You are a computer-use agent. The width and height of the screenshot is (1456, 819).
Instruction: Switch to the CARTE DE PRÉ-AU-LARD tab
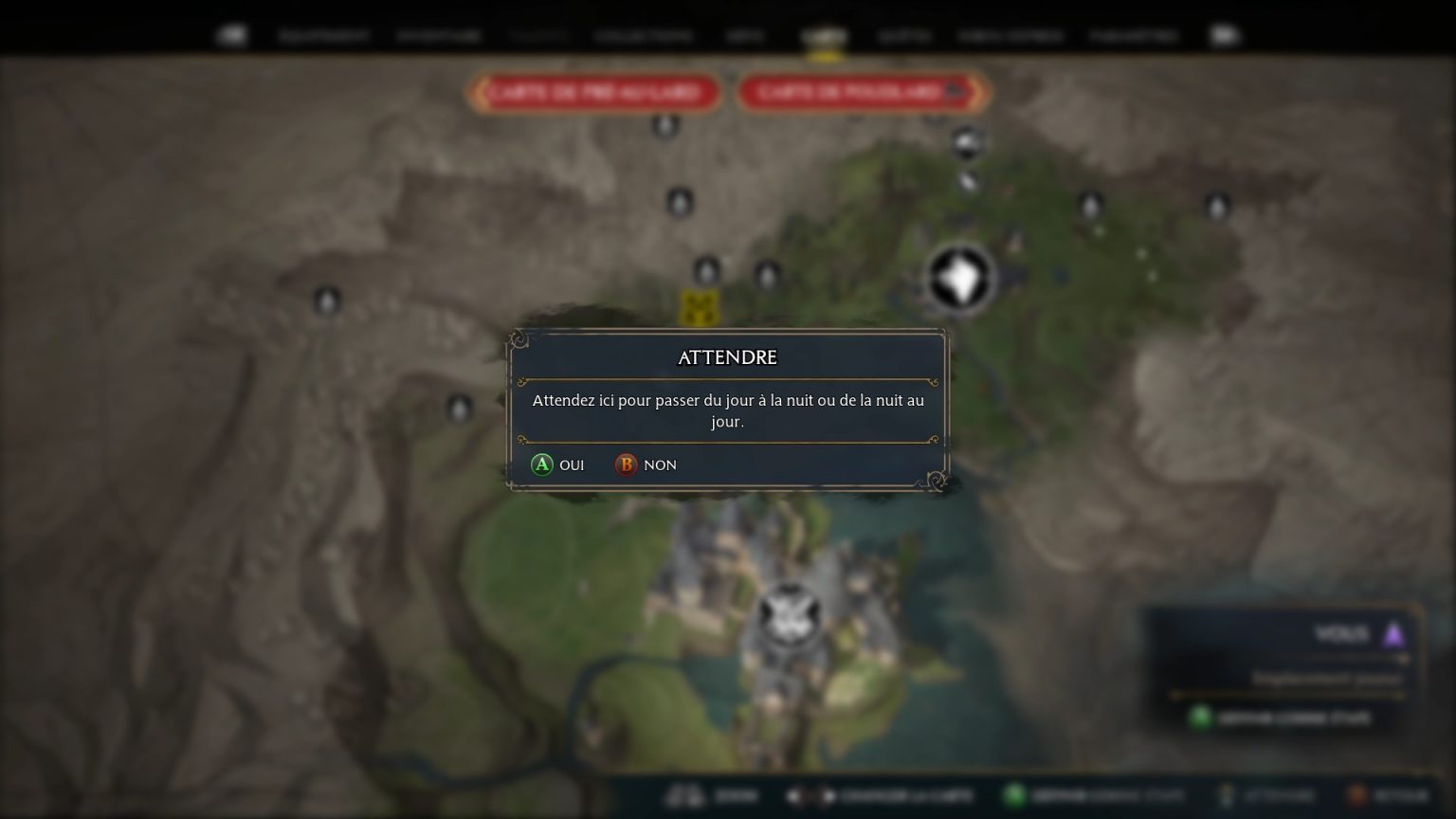coord(595,93)
